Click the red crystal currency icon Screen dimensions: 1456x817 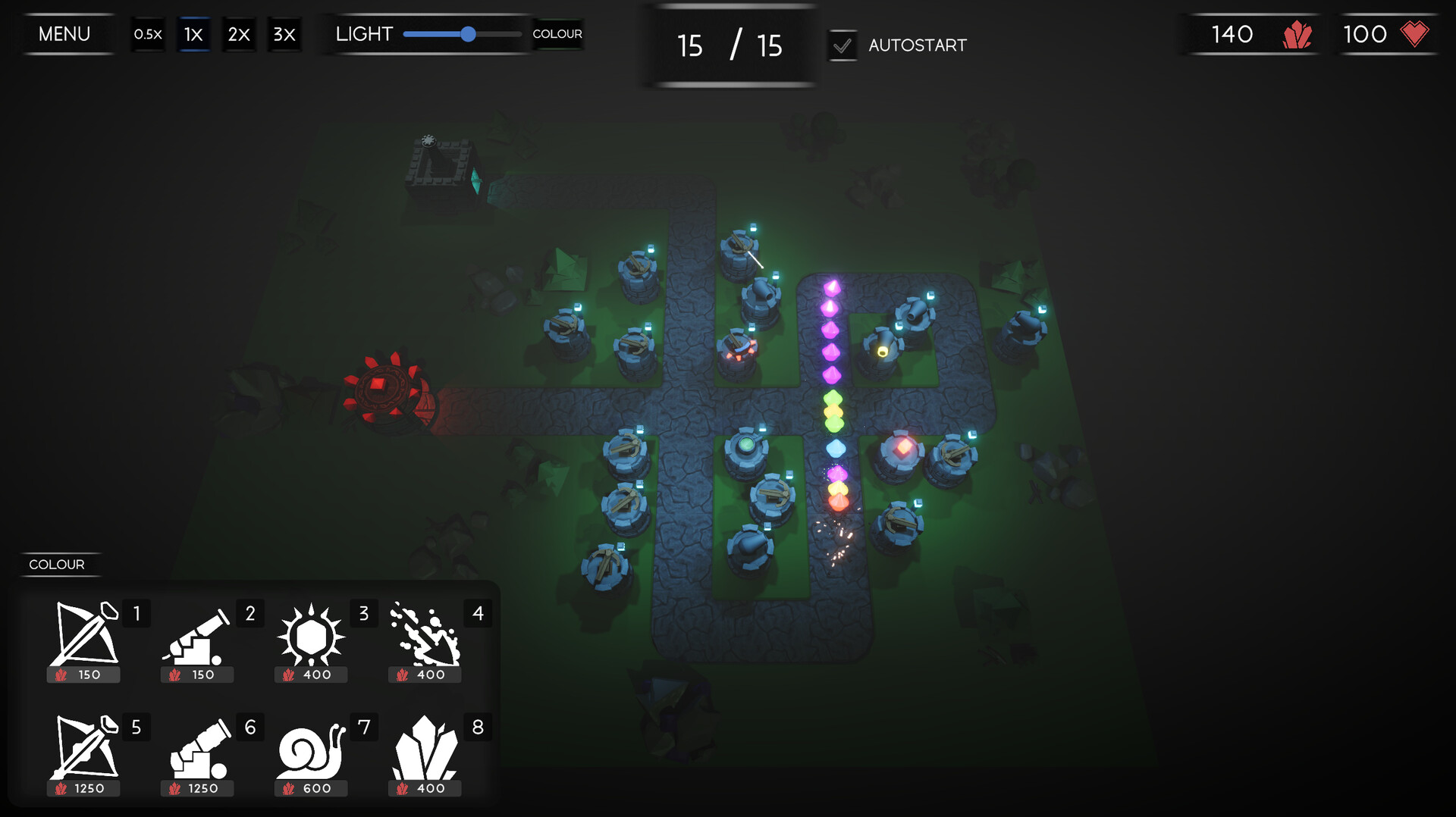point(1297,34)
